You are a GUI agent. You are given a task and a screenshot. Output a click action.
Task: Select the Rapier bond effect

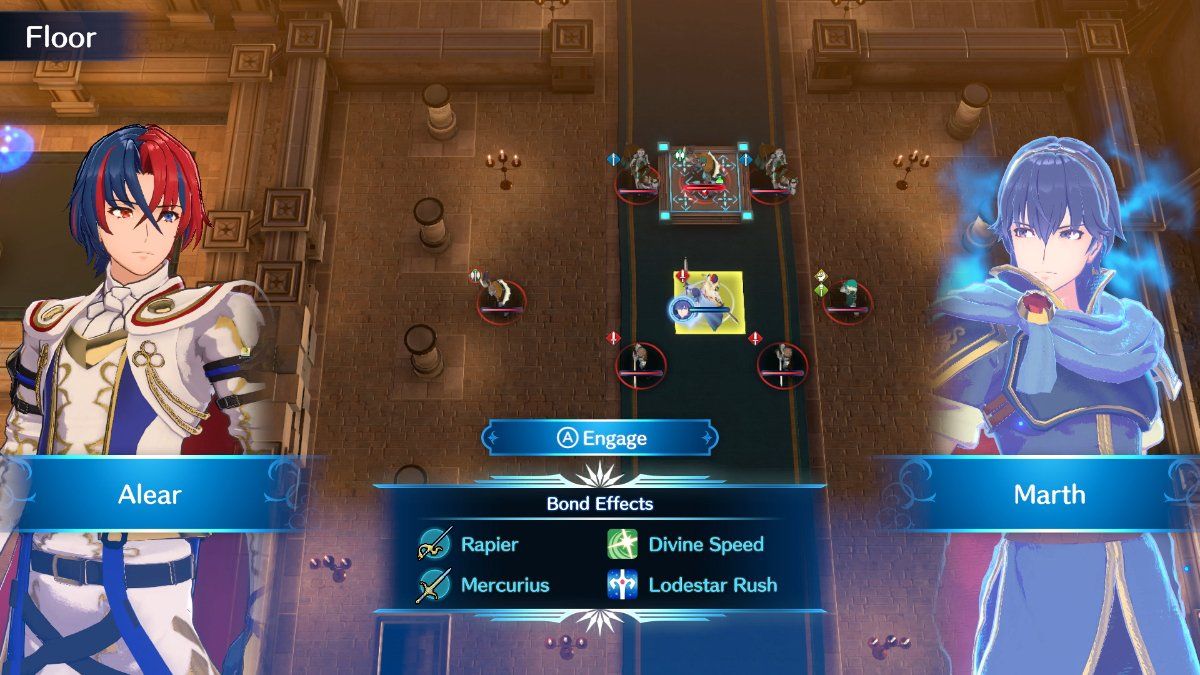(x=470, y=545)
